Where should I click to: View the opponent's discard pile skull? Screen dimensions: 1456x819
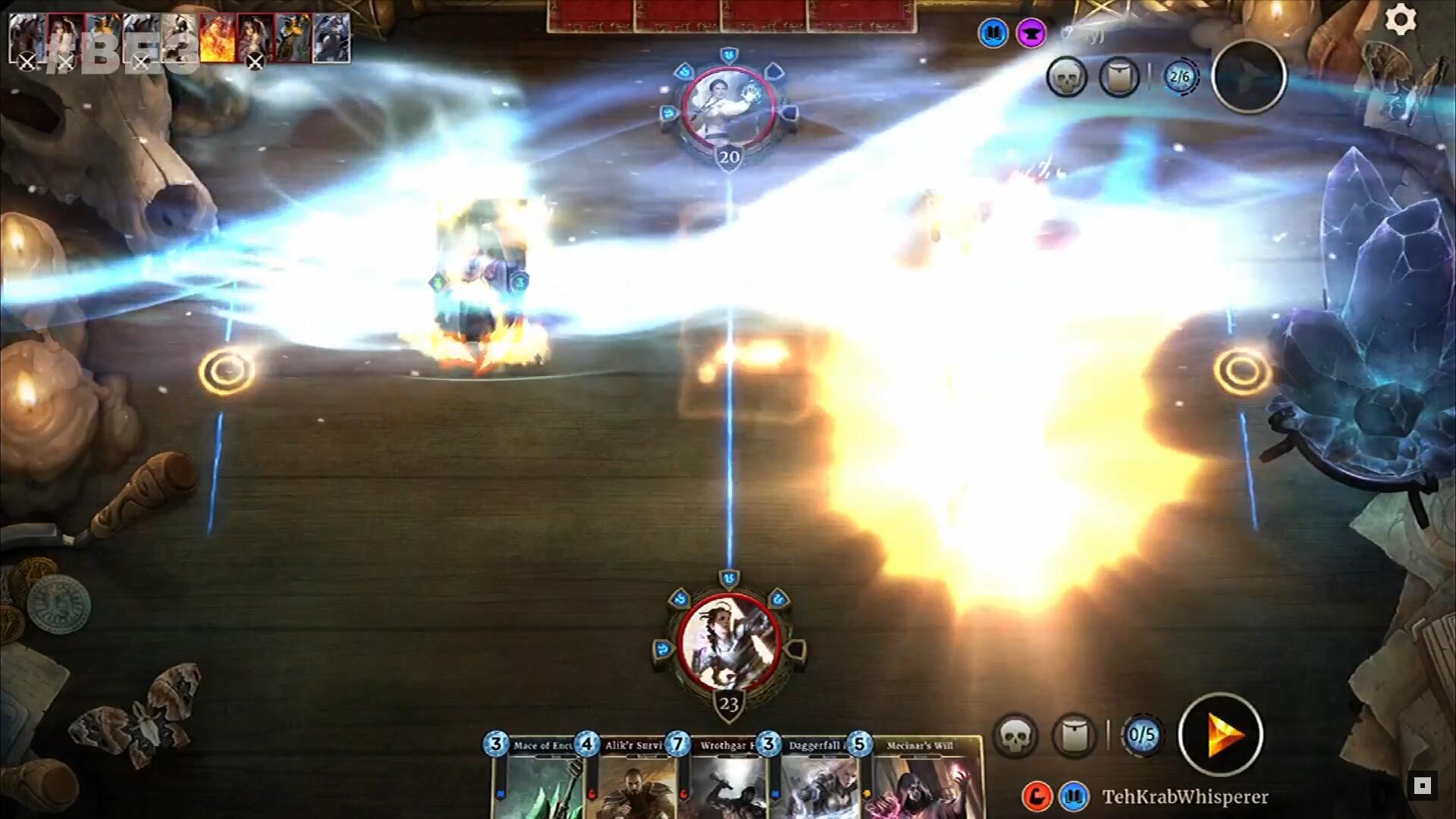pyautogui.click(x=1066, y=77)
